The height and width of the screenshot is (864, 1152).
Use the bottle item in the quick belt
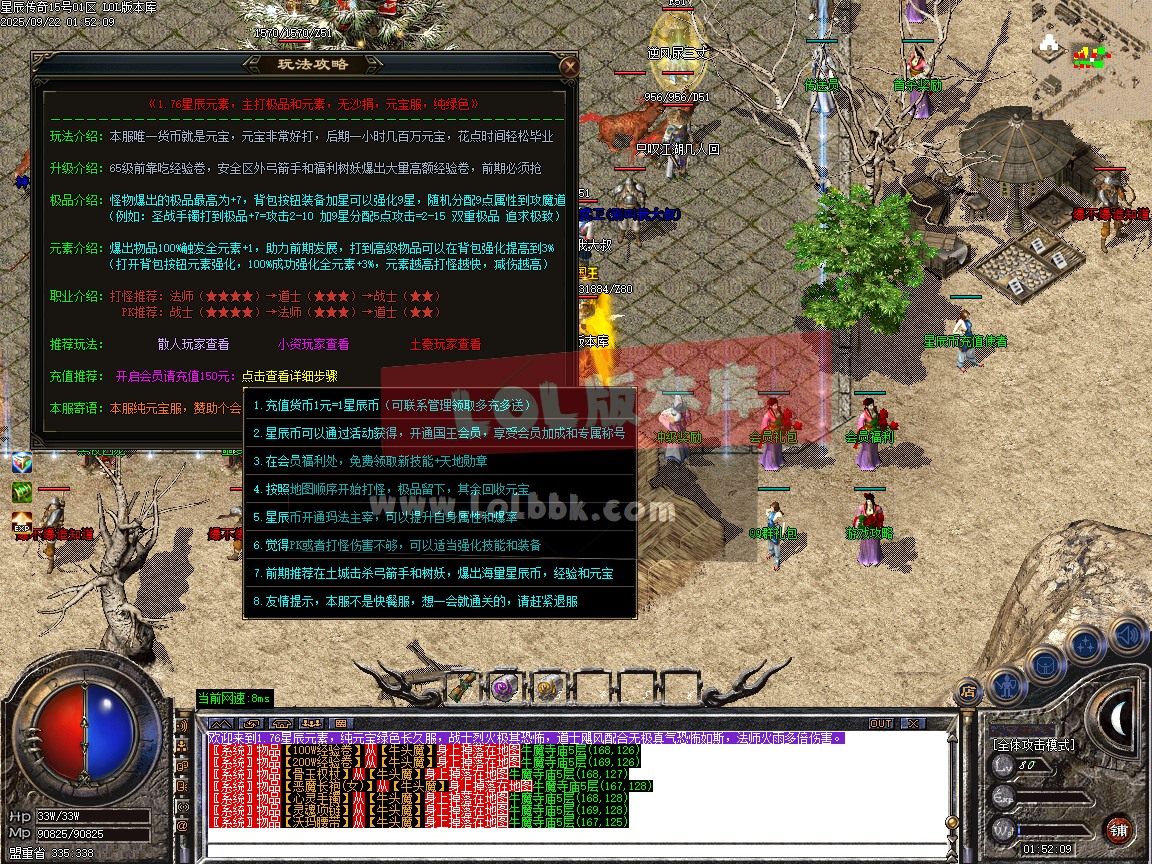pyautogui.click(x=463, y=688)
